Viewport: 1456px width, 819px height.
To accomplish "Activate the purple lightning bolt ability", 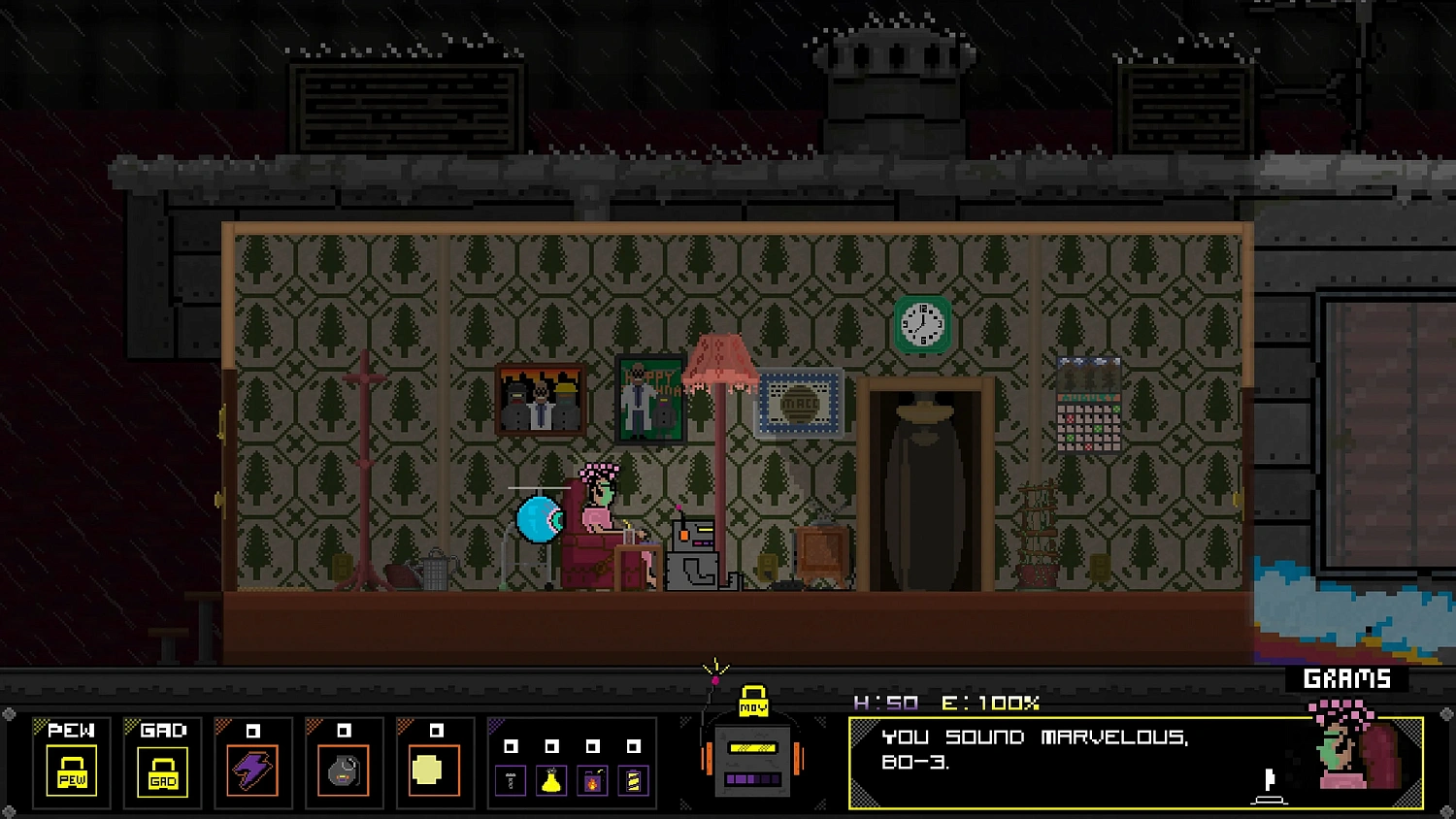I will pyautogui.click(x=252, y=771).
